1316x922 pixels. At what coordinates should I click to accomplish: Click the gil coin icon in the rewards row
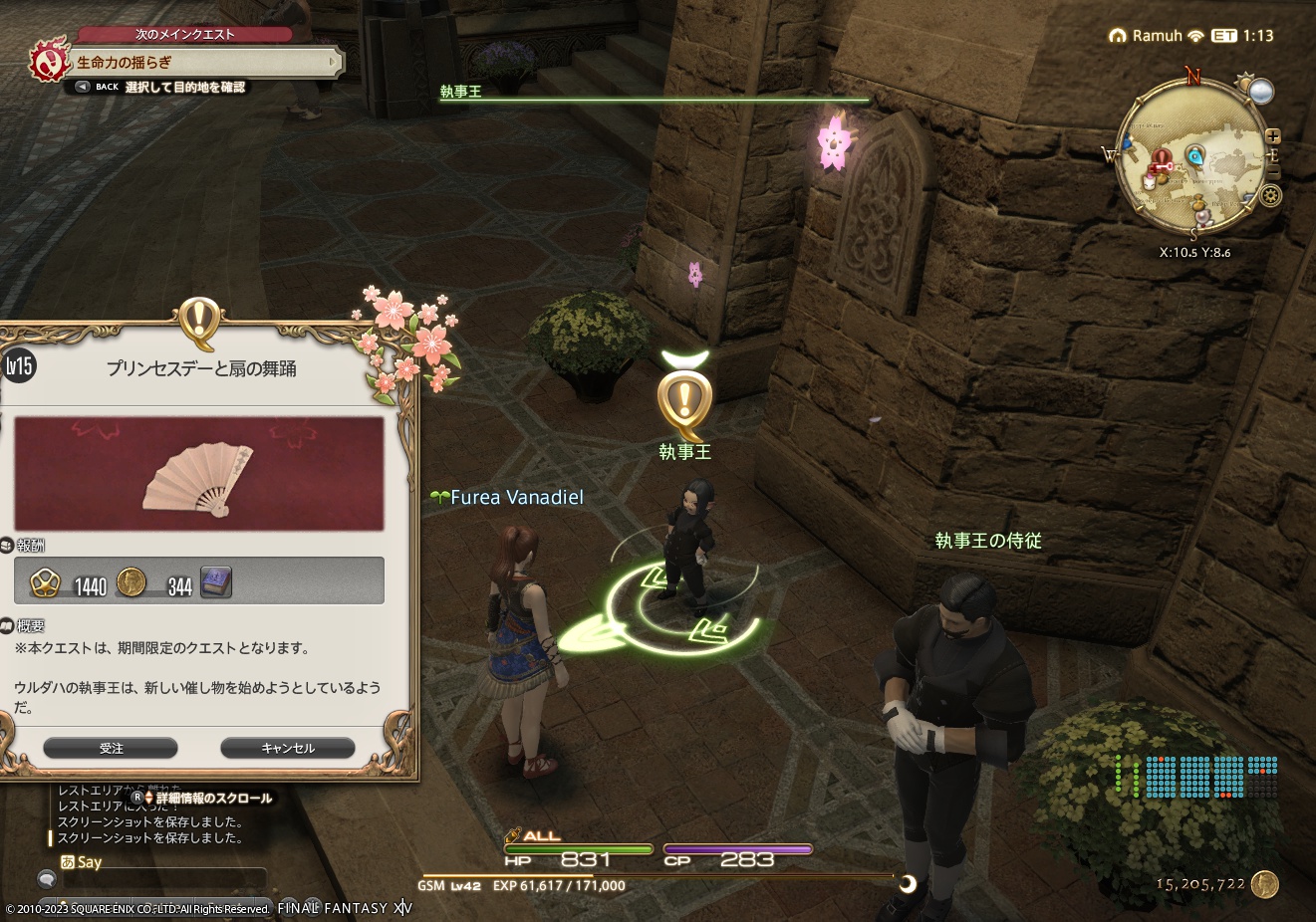tap(132, 583)
